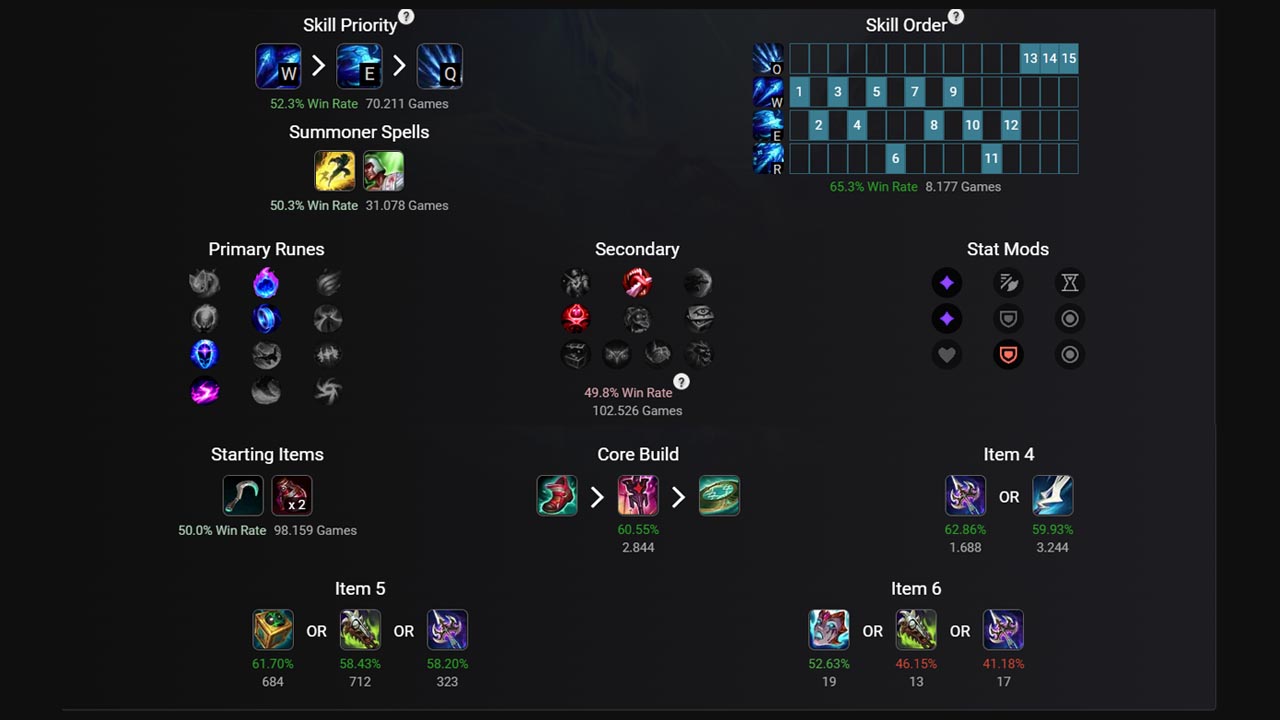Select the Health stat shard
Image resolution: width=1280 pixels, height=720 pixels.
pyautogui.click(x=947, y=354)
